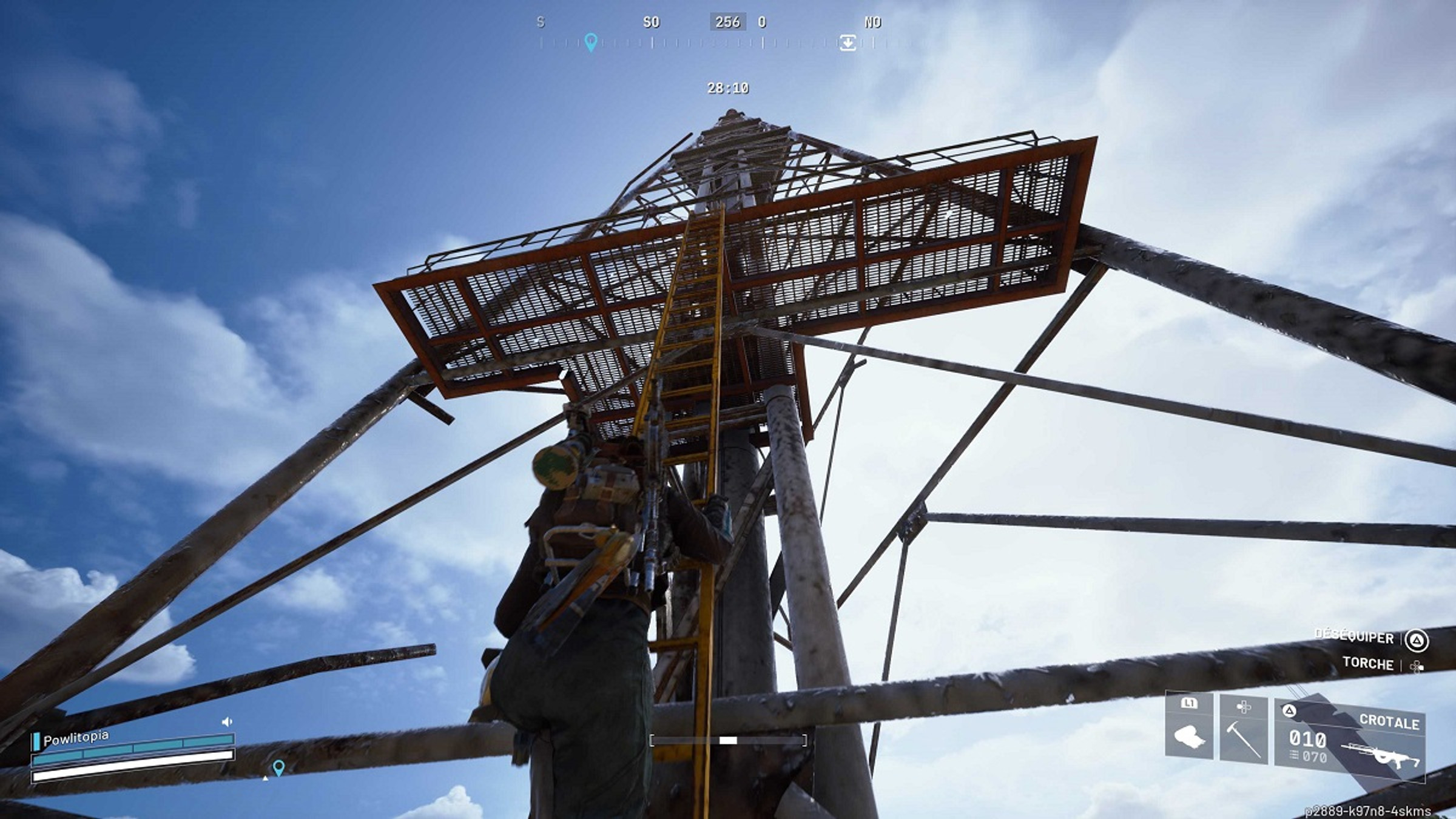Mute the voice chat speaker icon above Powlitopia
Screen dimensions: 1456x819
[227, 722]
